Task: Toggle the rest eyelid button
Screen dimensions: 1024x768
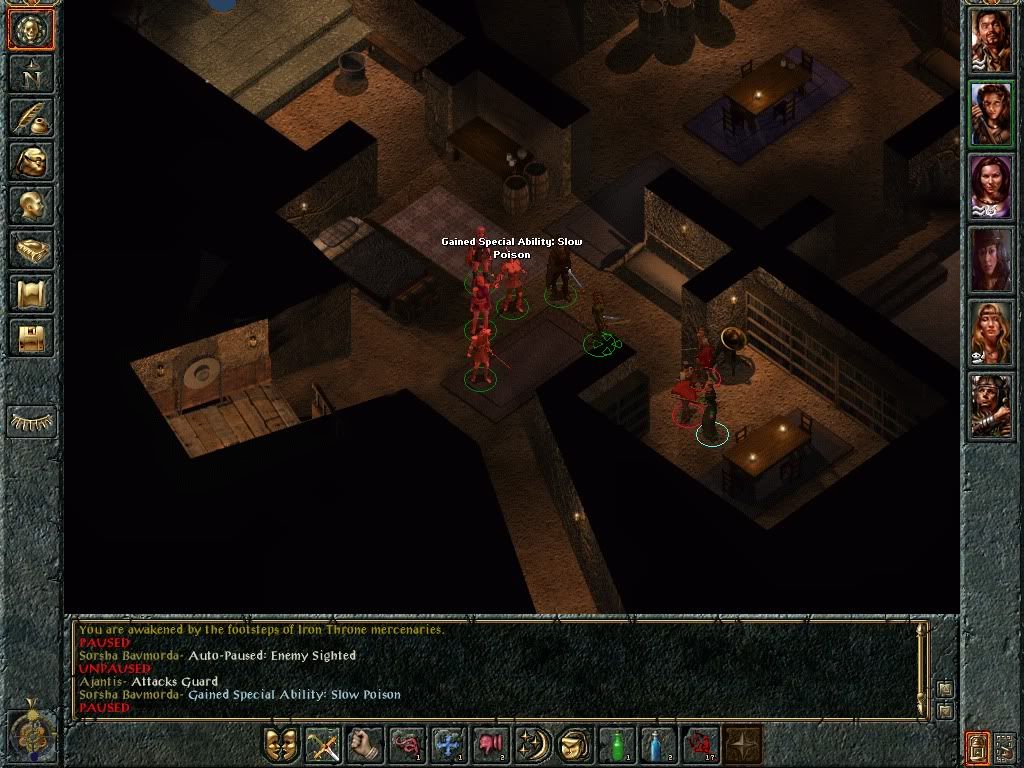Action: (x=31, y=421)
